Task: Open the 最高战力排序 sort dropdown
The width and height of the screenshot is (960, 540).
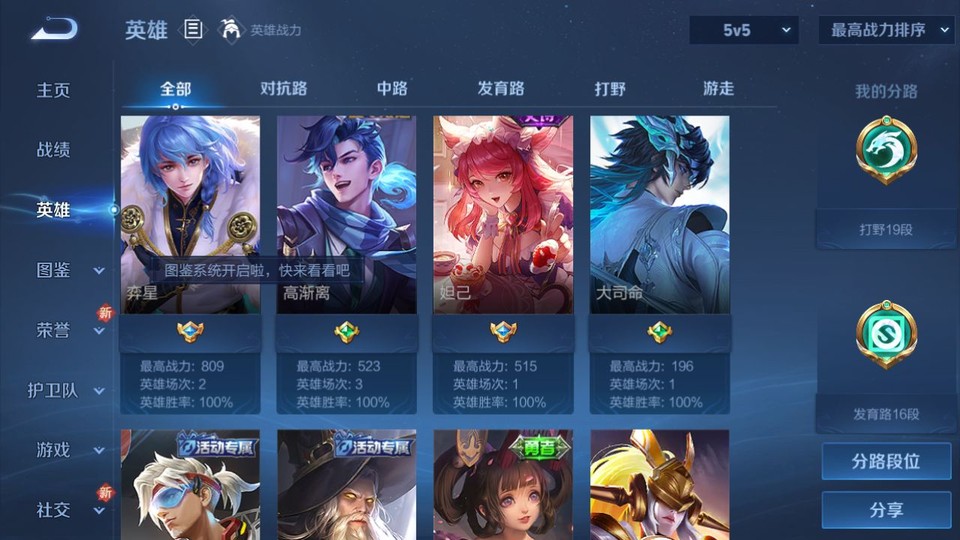Action: point(887,31)
